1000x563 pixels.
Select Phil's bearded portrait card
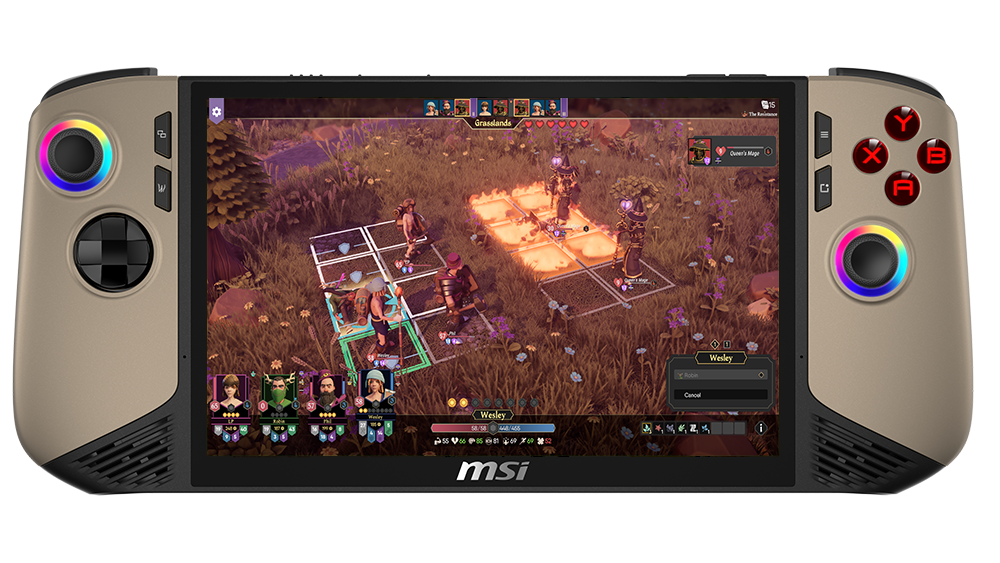326,390
